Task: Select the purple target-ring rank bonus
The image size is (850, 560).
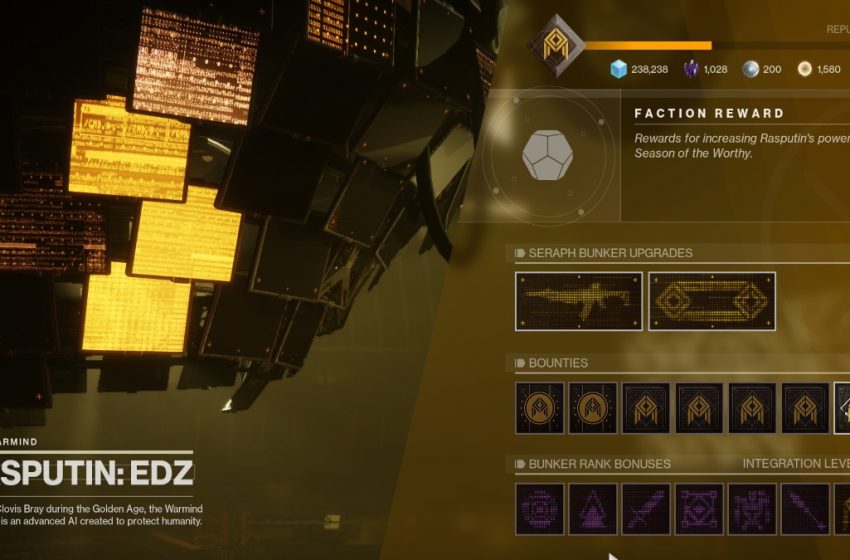Action: (x=540, y=509)
